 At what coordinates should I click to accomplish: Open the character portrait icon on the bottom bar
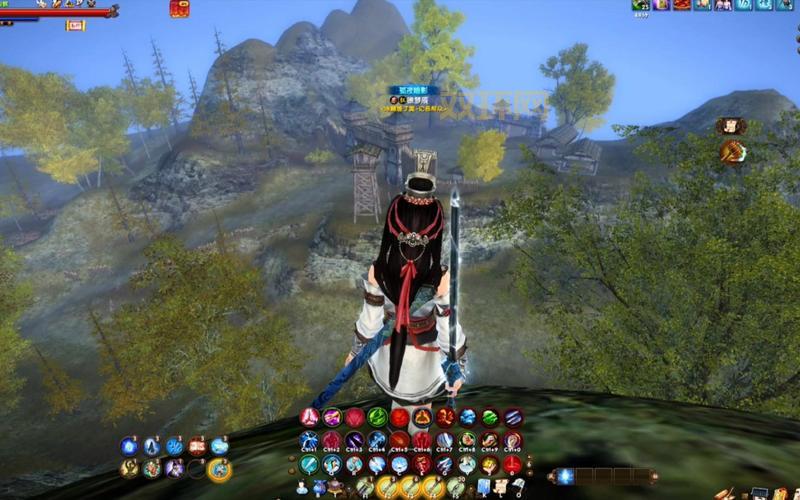pos(304,487)
